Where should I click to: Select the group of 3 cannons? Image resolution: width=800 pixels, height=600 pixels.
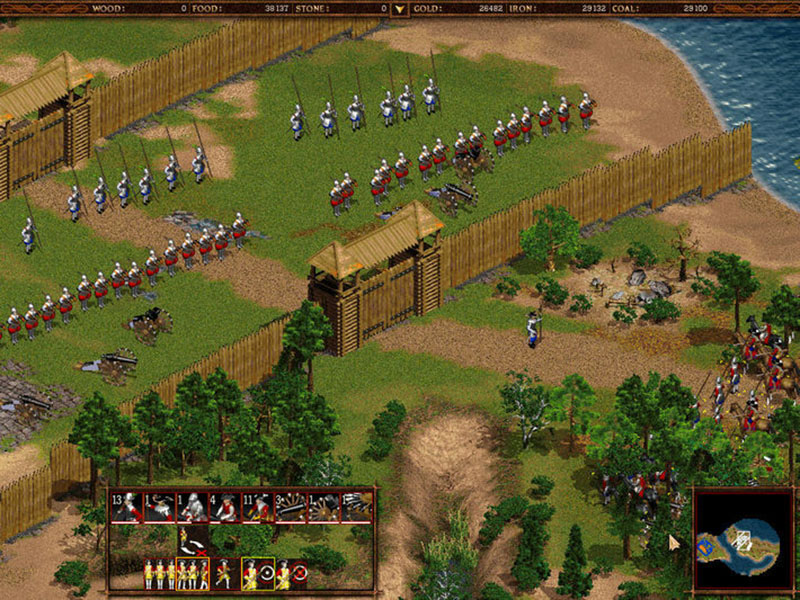pos(291,508)
